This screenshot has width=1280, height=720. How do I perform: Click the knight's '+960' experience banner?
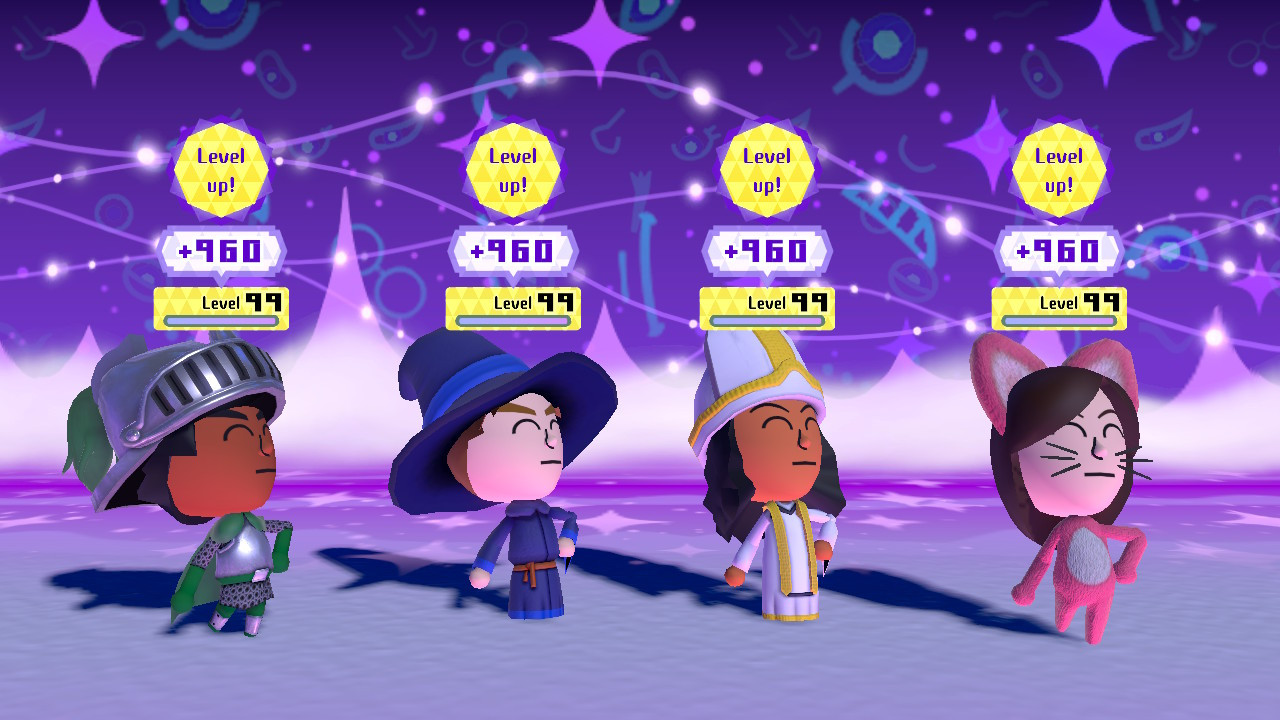click(222, 251)
